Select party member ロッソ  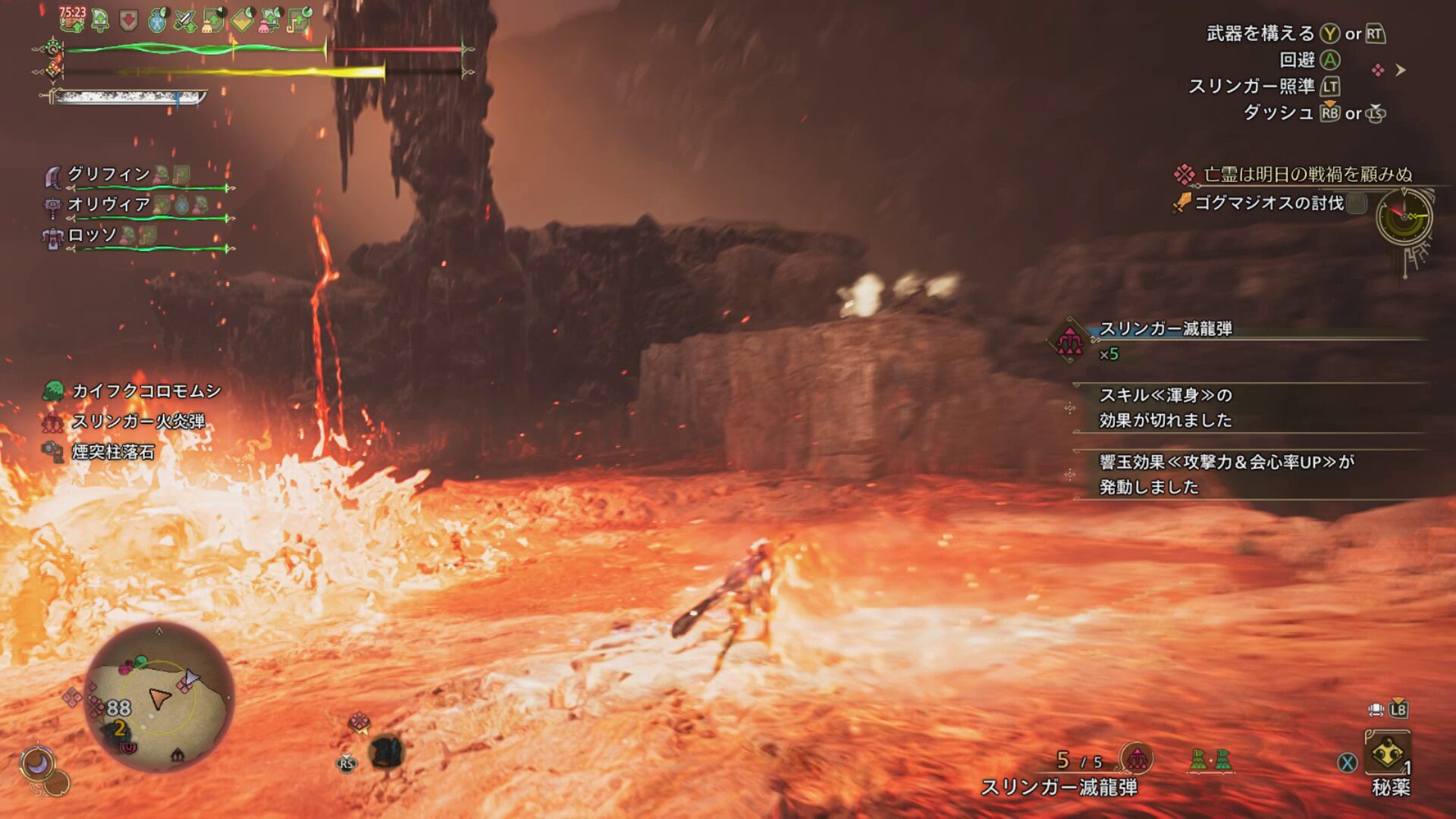coord(93,235)
